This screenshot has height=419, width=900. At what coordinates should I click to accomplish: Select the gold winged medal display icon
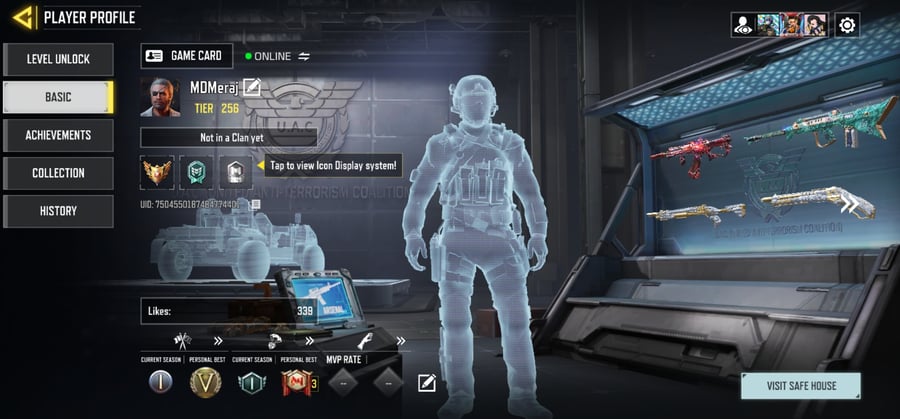157,171
